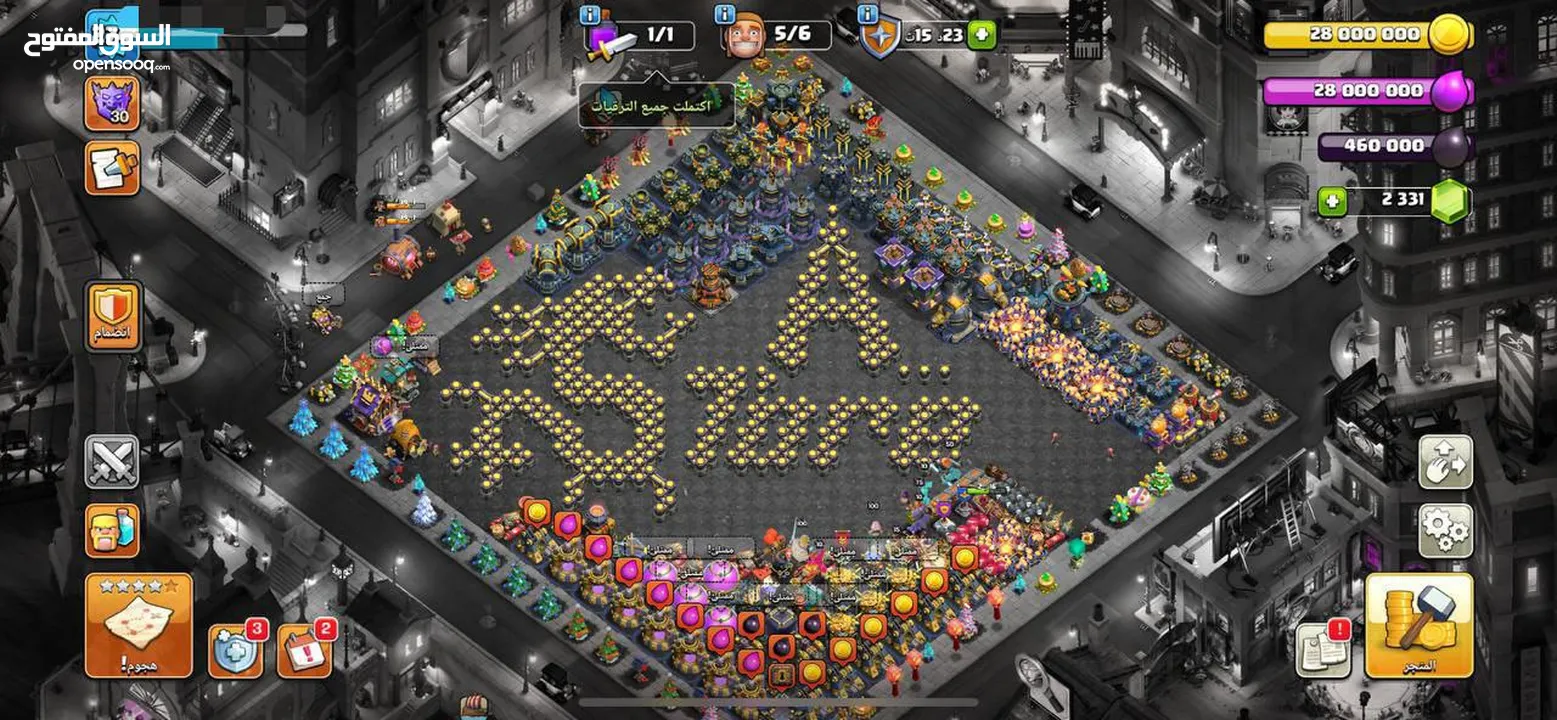Image resolution: width=1557 pixels, height=720 pixels.
Task: Open the calendar events icon with badge 2
Action: point(303,651)
